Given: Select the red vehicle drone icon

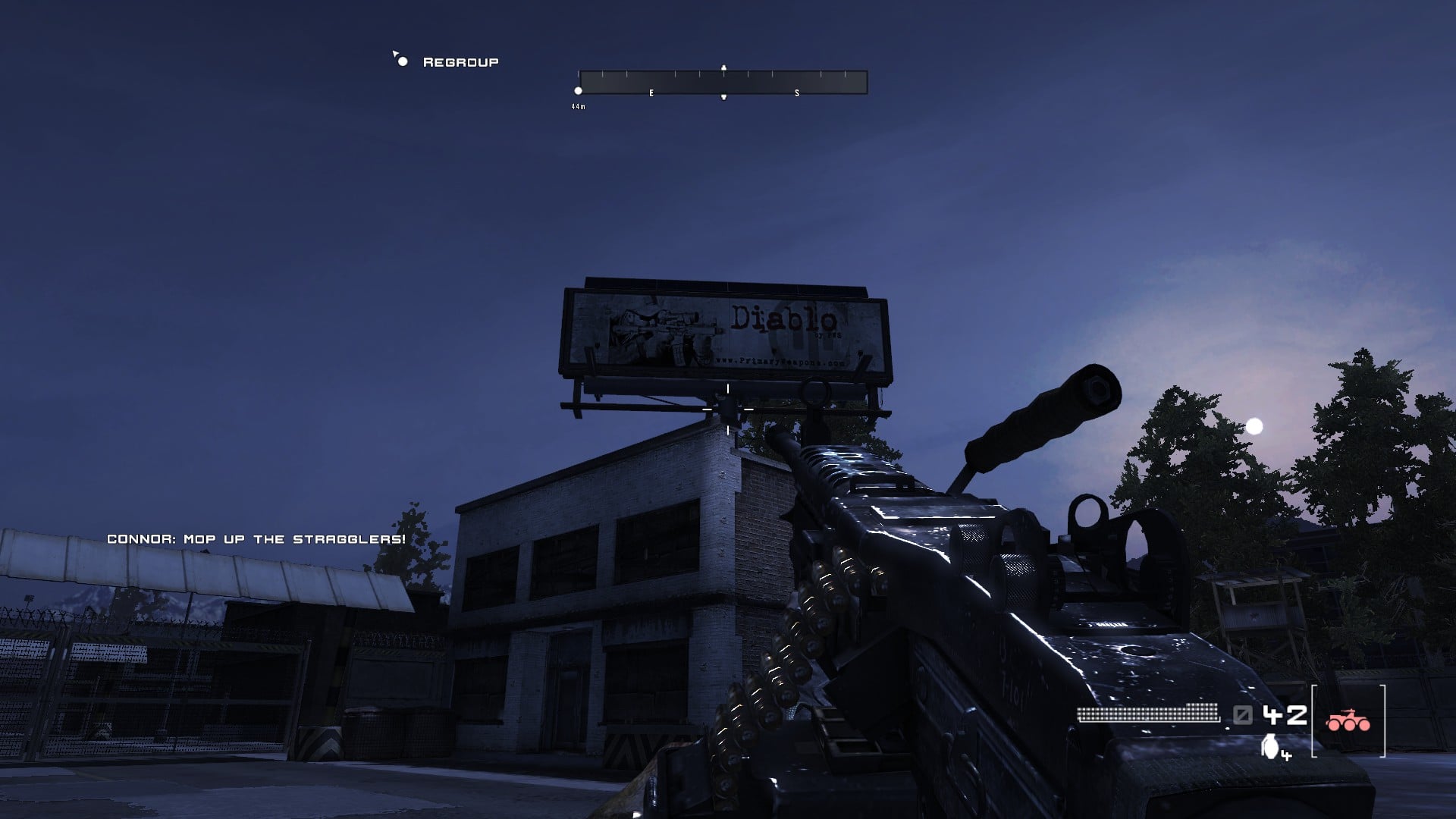Looking at the screenshot, I should tap(1348, 721).
